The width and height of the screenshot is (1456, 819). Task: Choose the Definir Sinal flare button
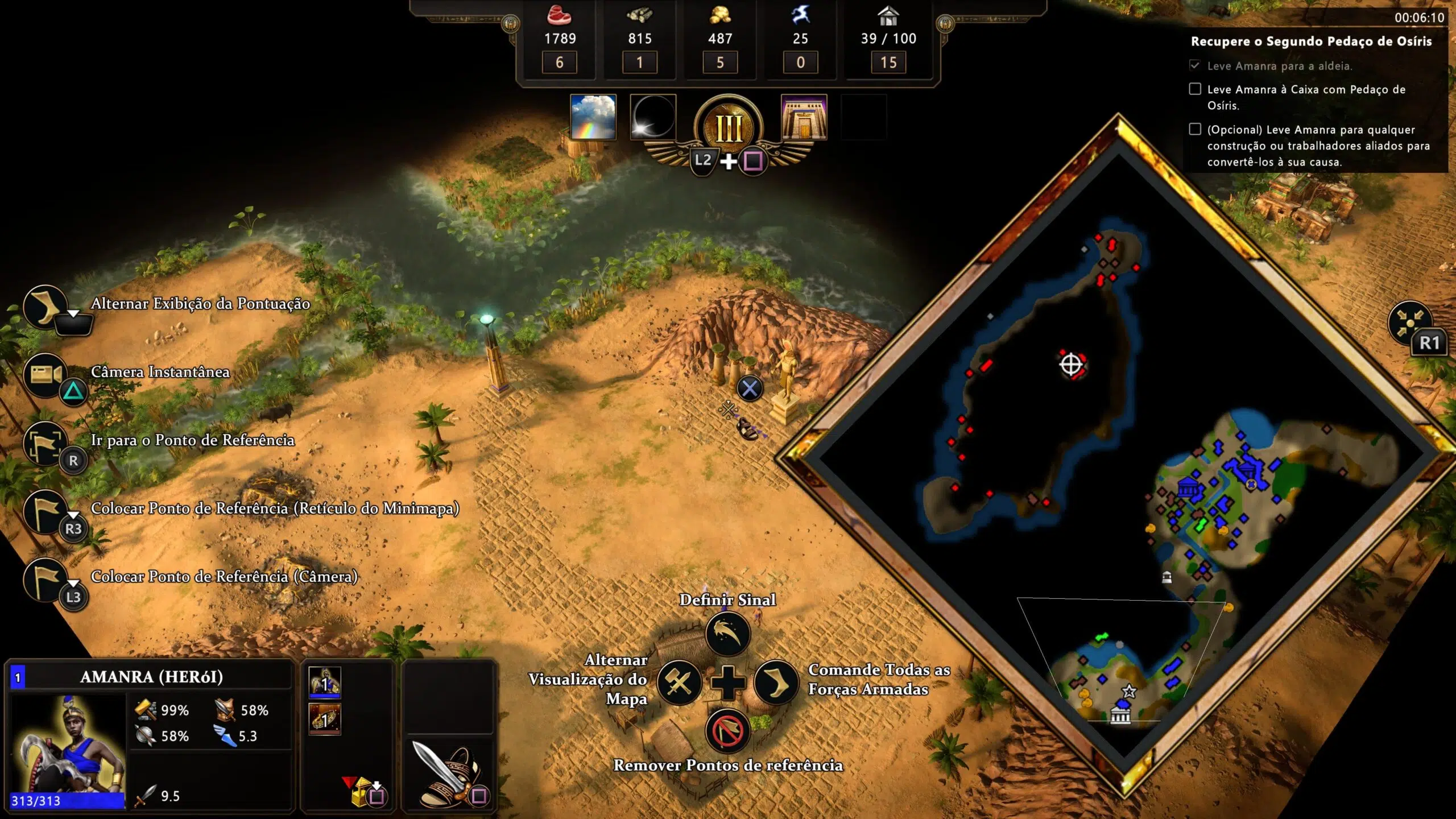click(727, 634)
